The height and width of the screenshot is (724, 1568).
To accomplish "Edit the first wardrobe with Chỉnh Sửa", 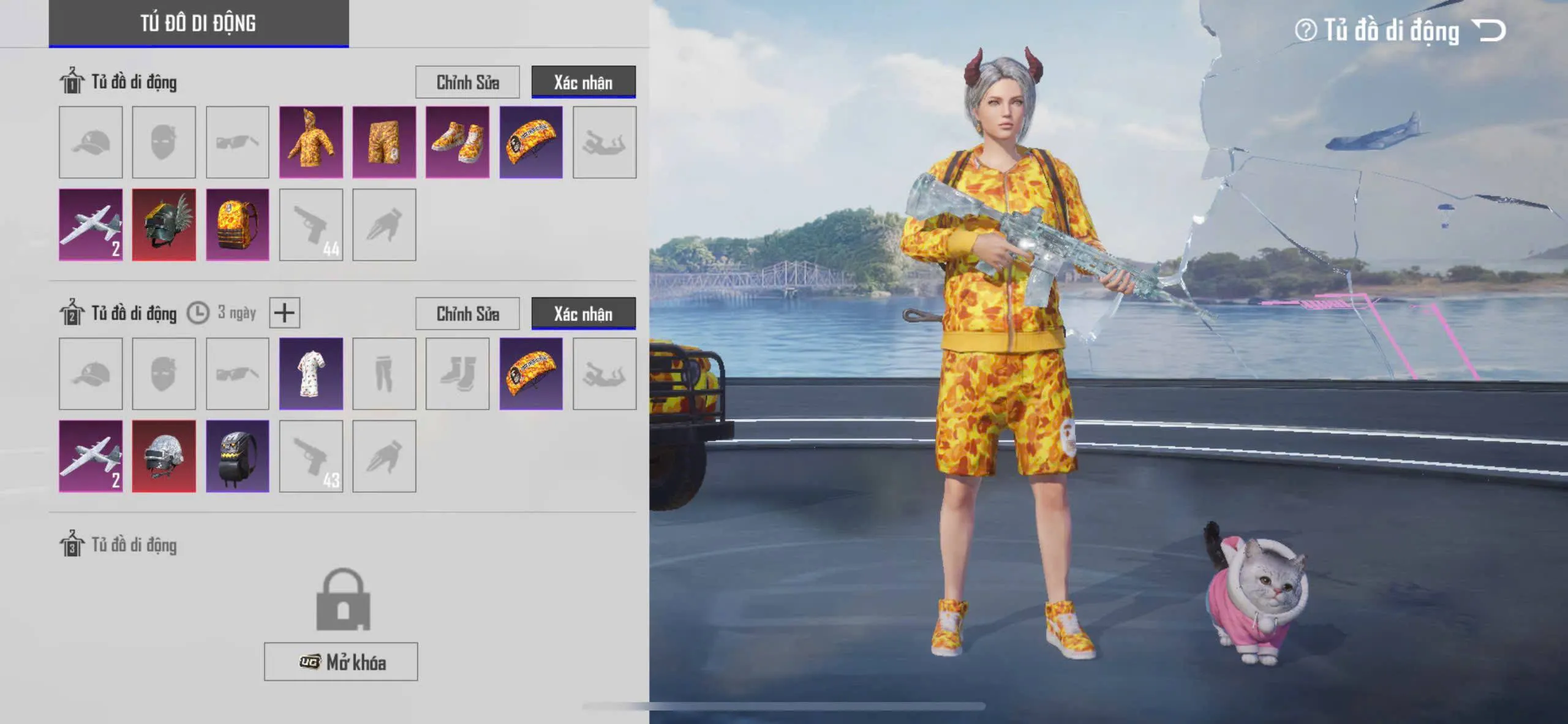I will point(467,82).
